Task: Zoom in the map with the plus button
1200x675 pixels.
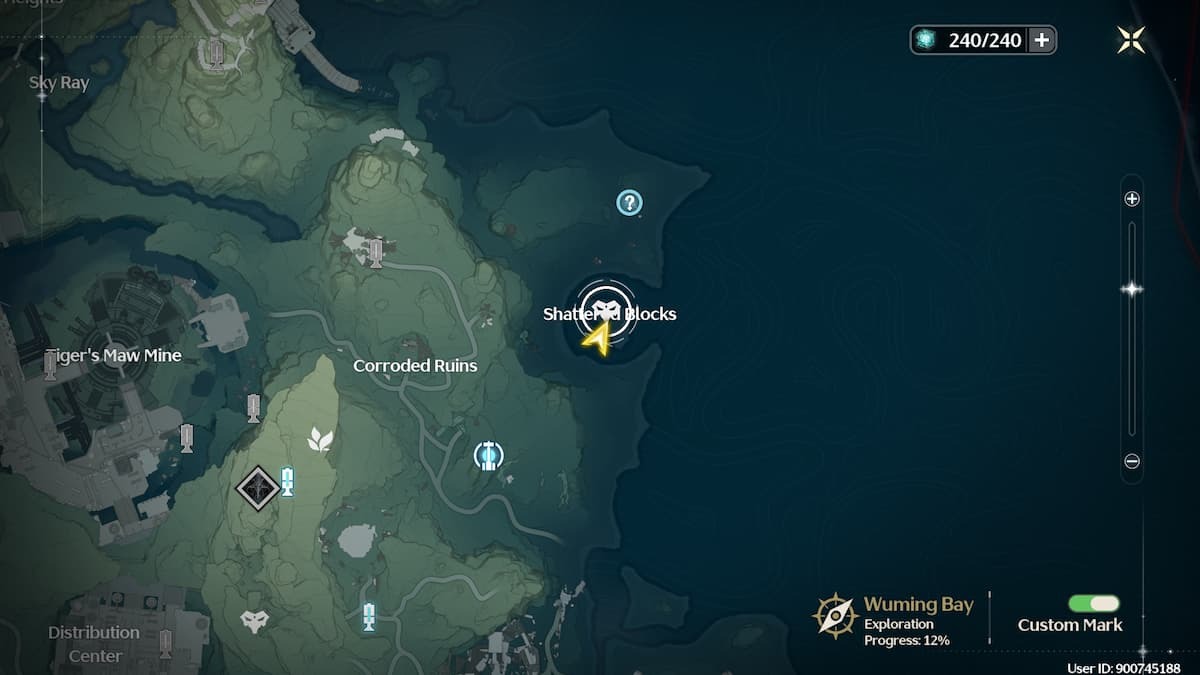Action: pos(1132,199)
